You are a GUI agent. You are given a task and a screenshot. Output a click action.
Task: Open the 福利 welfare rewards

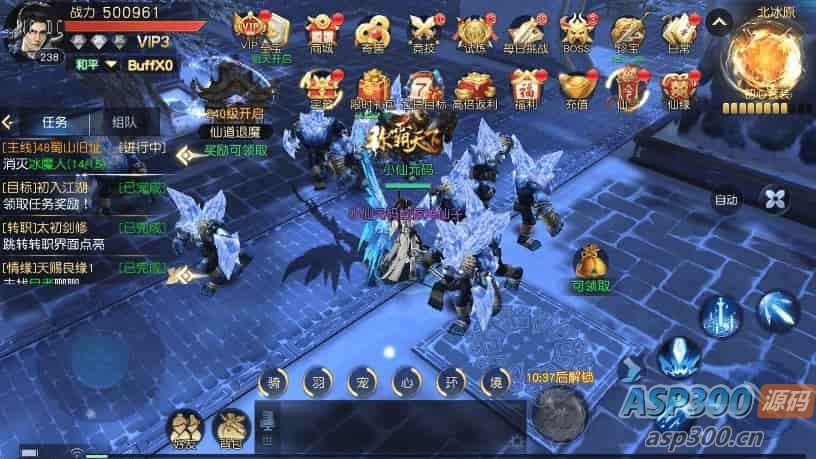[526, 86]
